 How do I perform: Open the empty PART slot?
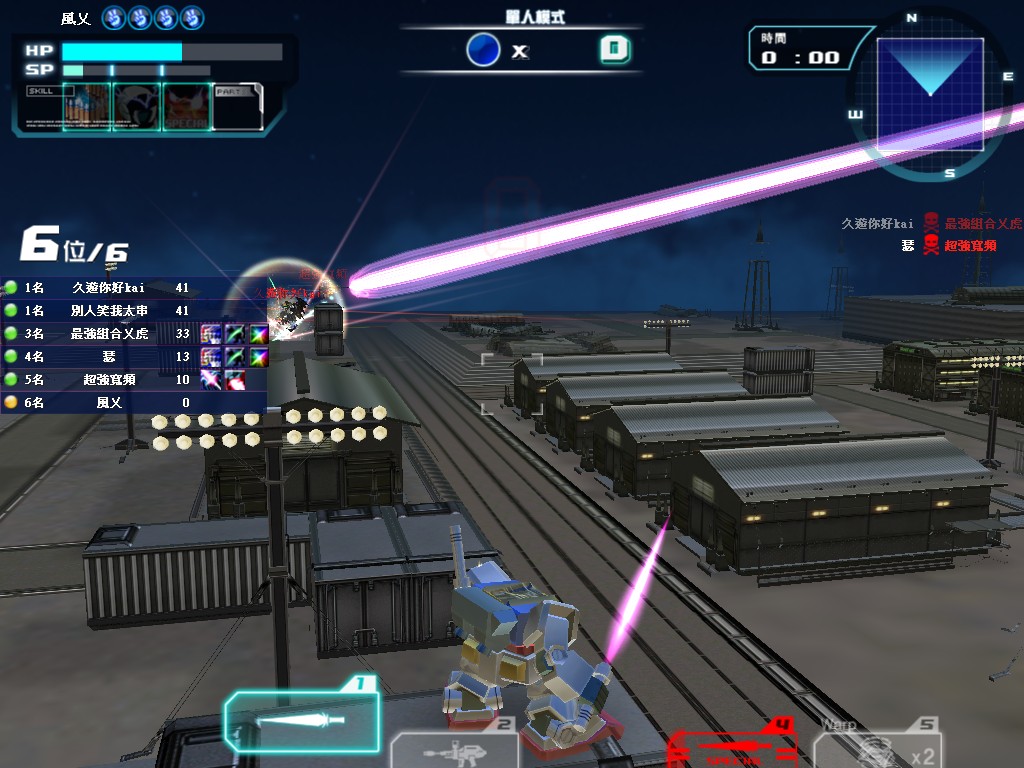[238, 106]
